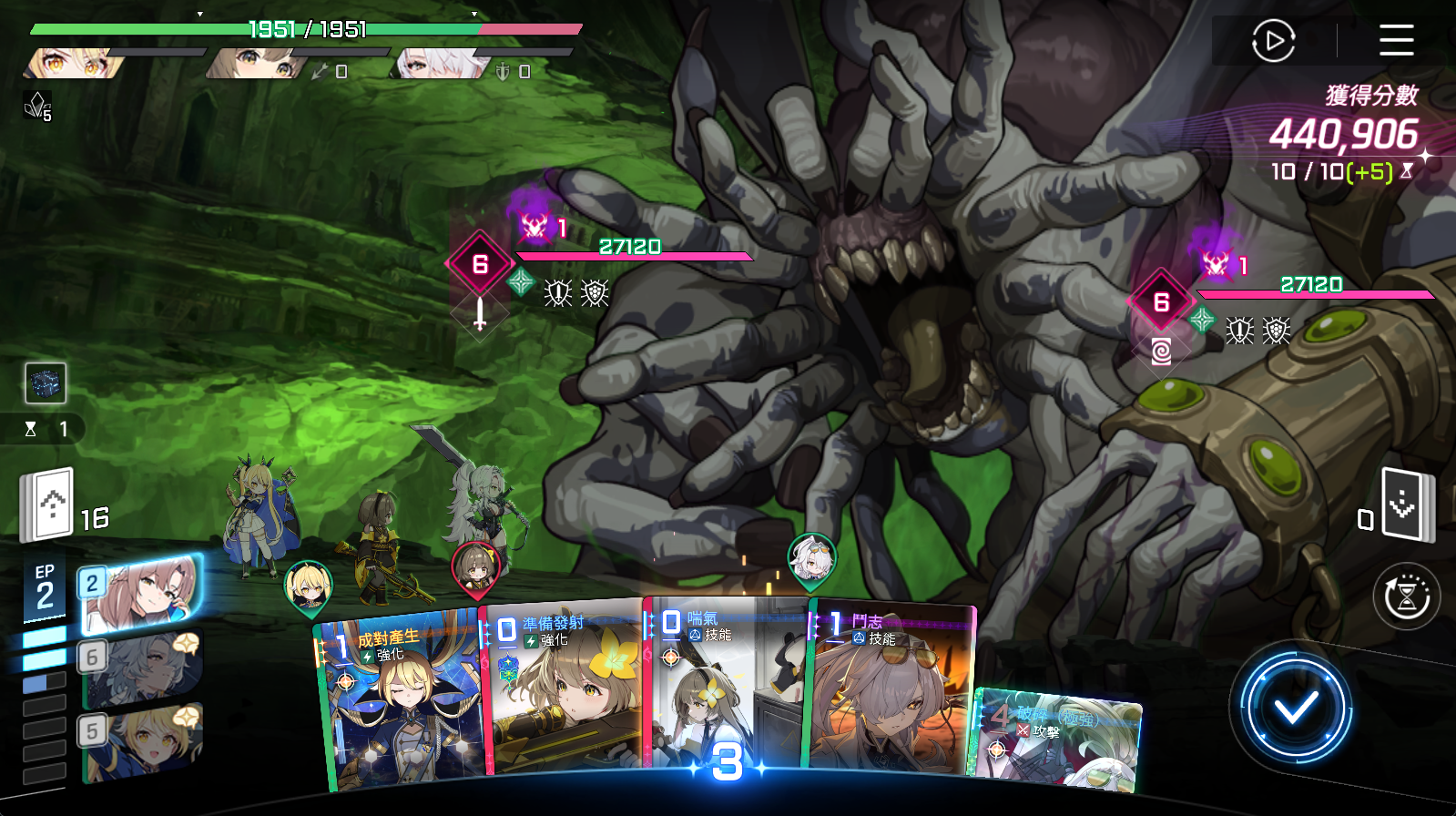Select the 成對產生 card
Image resolution: width=1456 pixels, height=816 pixels.
click(401, 701)
